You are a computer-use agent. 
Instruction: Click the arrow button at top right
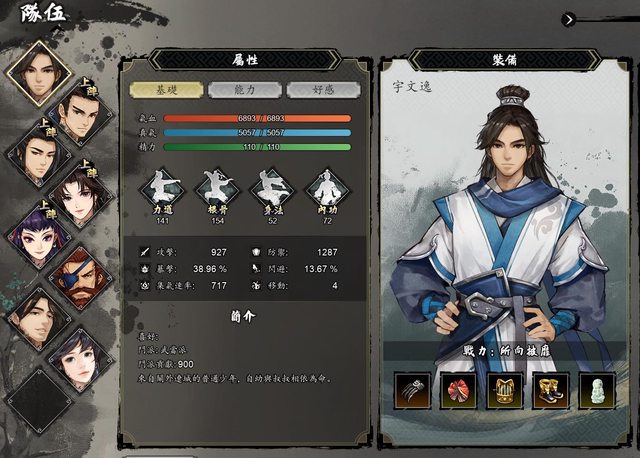point(569,18)
